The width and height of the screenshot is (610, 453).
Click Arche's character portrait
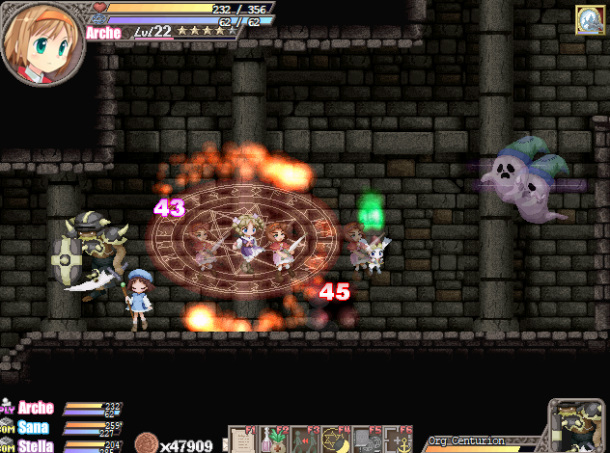42,43
